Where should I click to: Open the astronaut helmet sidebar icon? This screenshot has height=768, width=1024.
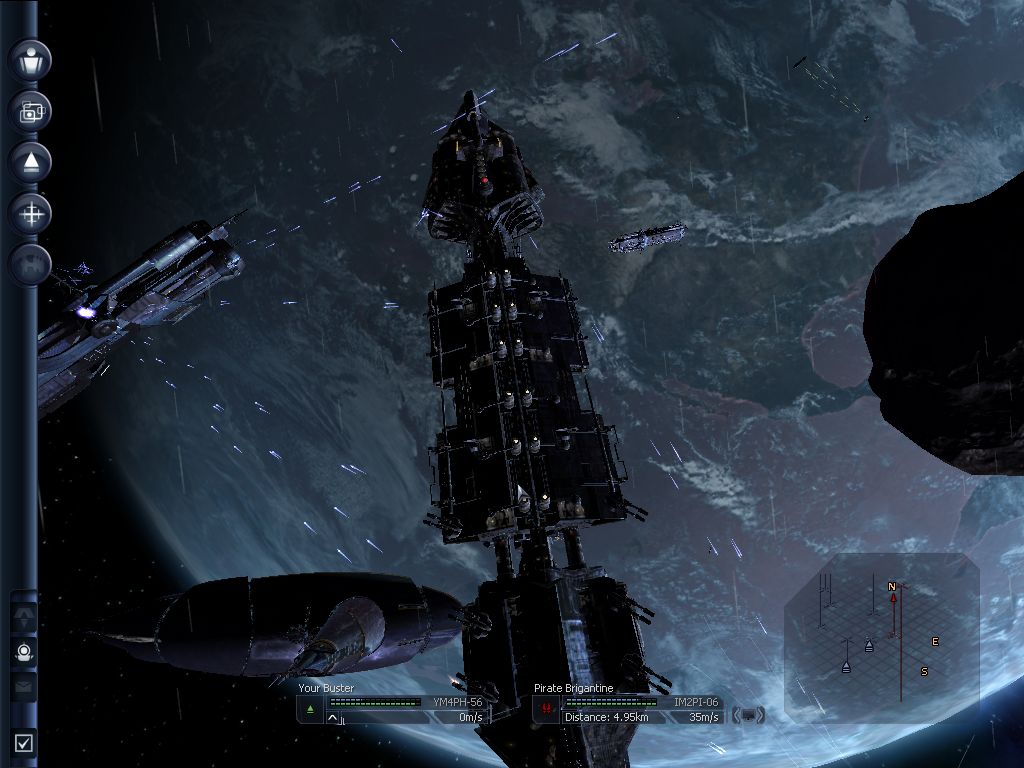(x=25, y=652)
